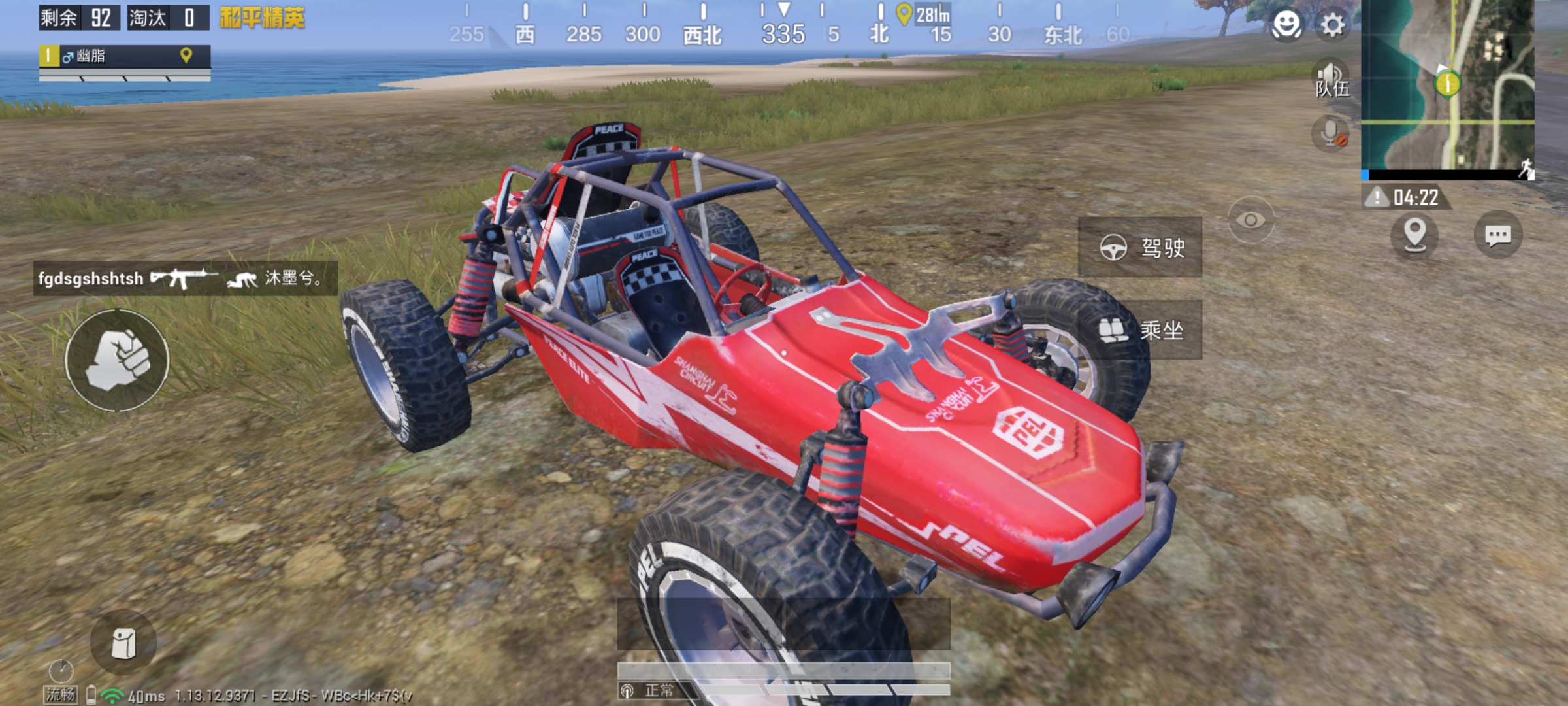Select teammate 幽脂 status bar

pyautogui.click(x=124, y=57)
